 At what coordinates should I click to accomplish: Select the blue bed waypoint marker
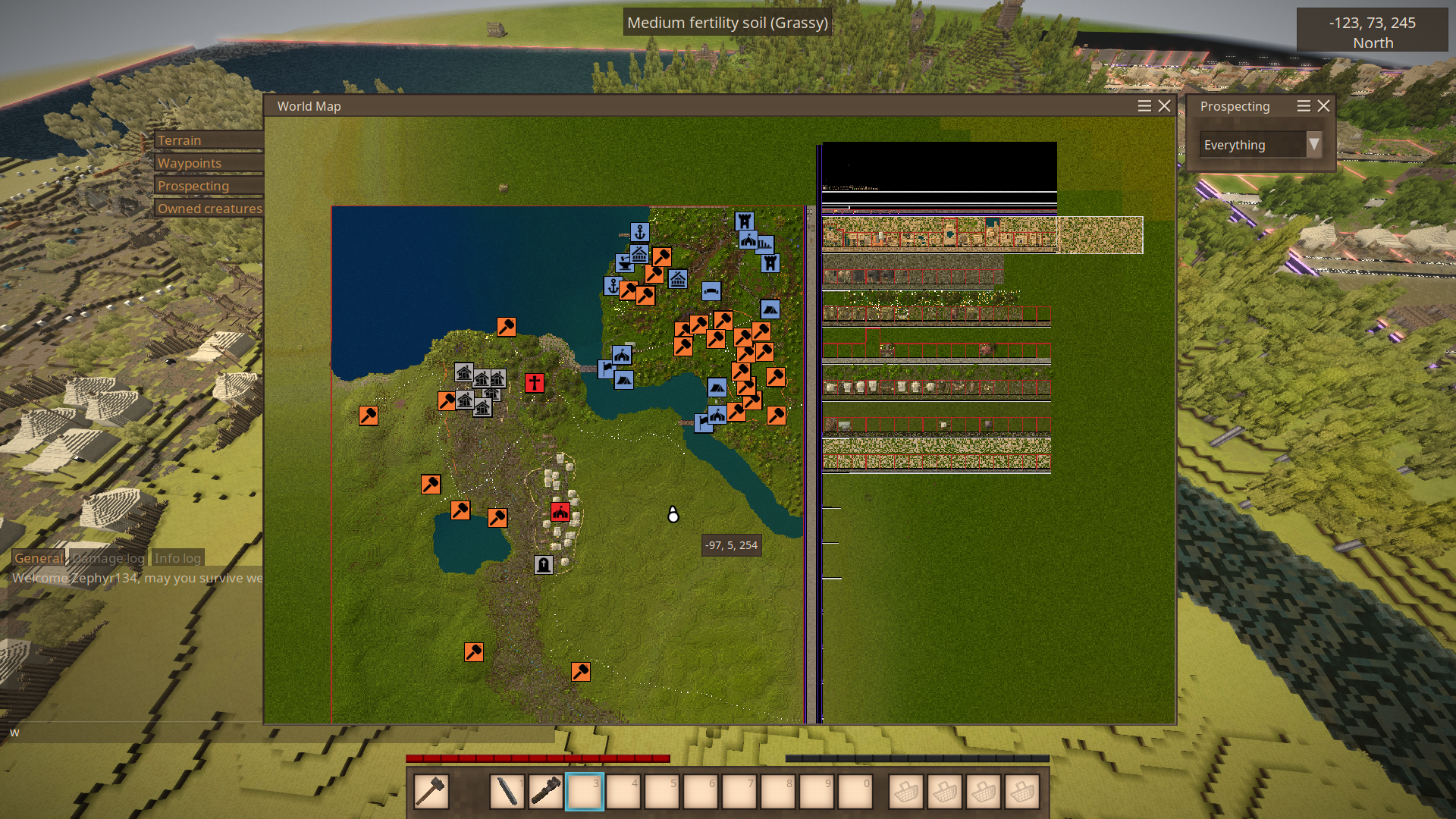pos(711,291)
